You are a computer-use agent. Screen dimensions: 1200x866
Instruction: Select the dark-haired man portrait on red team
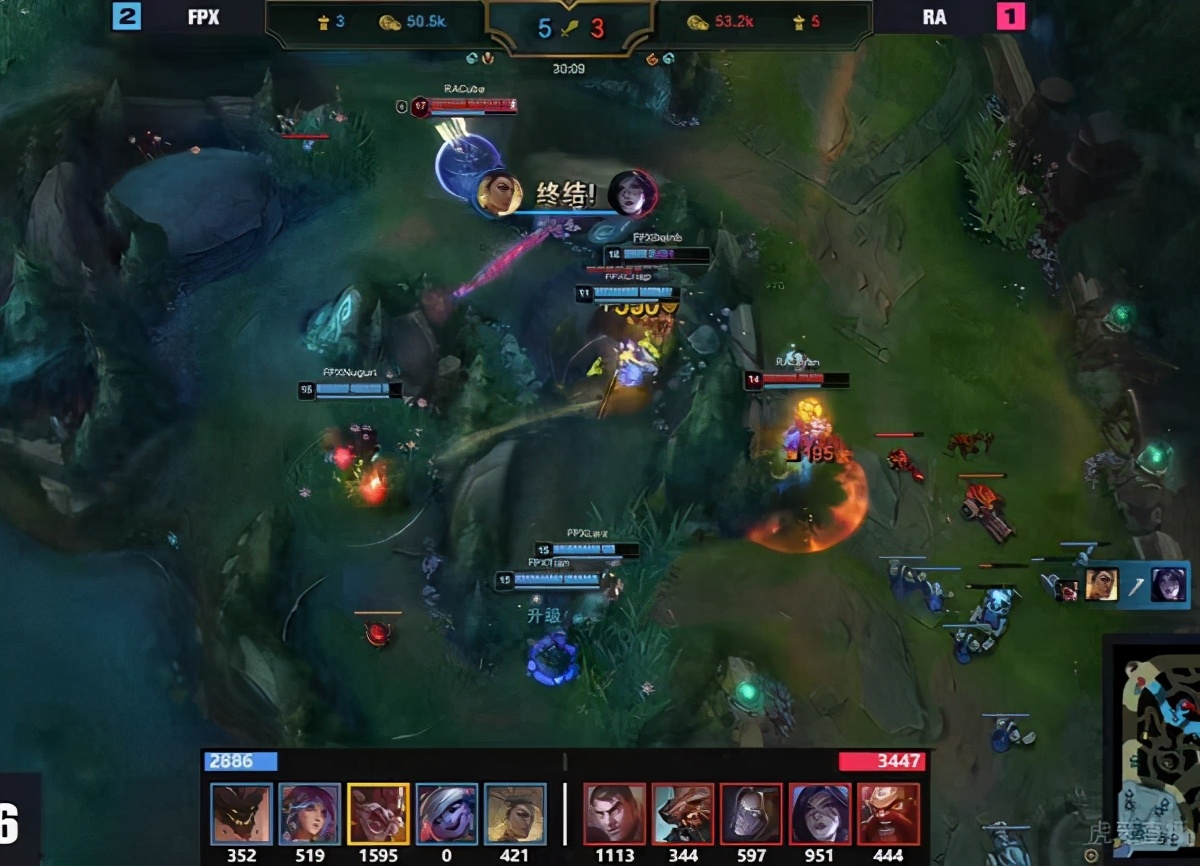click(x=614, y=814)
